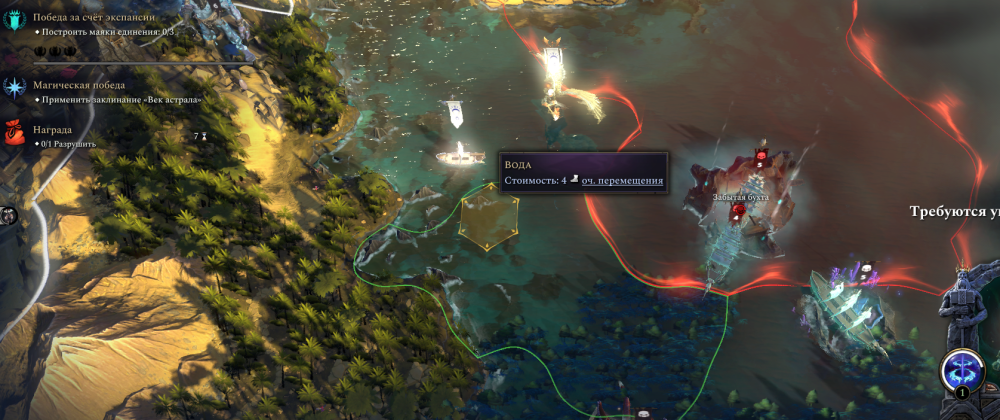The width and height of the screenshot is (1000, 420).
Task: Select the Забытая бухта location marker
Action: 740,198
